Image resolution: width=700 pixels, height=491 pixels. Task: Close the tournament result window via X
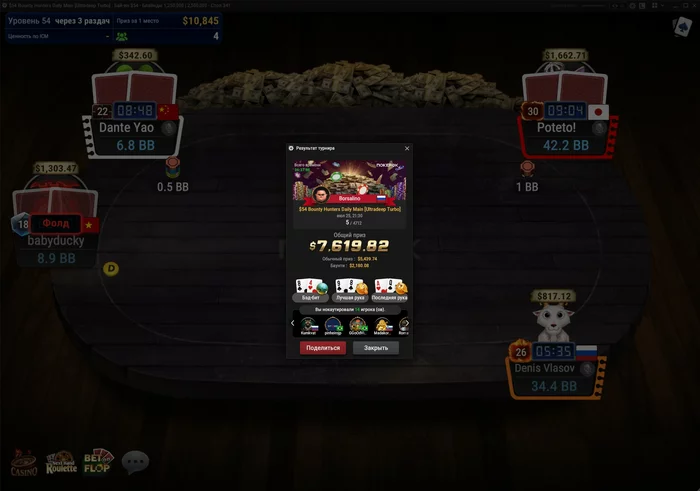click(x=407, y=148)
